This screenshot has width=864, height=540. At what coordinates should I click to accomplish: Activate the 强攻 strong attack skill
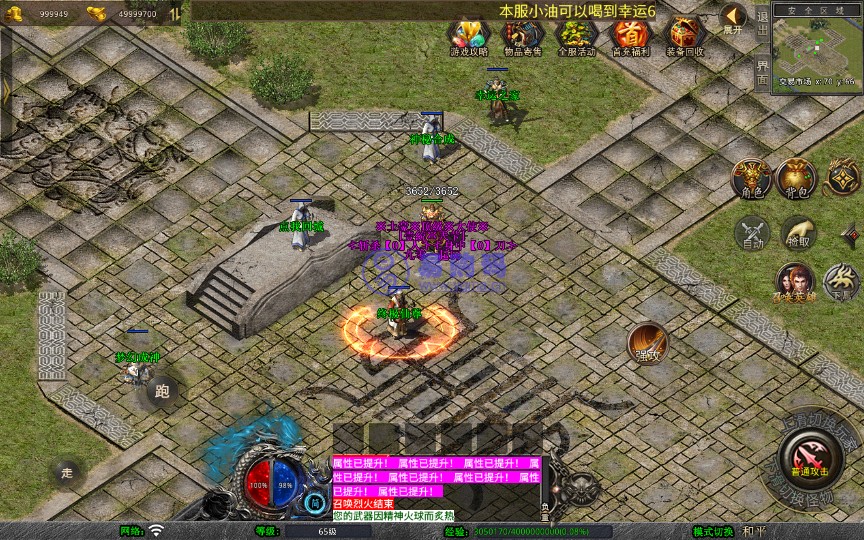pyautogui.click(x=648, y=343)
